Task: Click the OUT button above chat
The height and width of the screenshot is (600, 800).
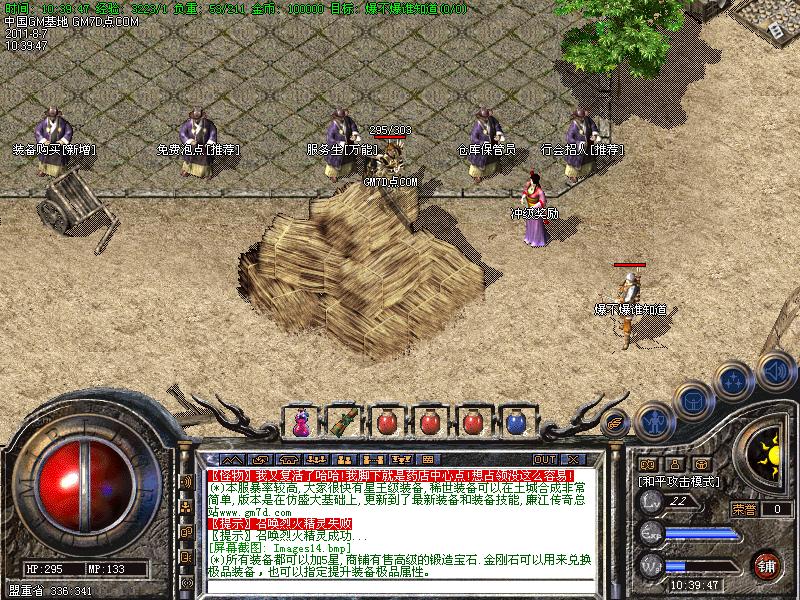Action: coord(545,459)
